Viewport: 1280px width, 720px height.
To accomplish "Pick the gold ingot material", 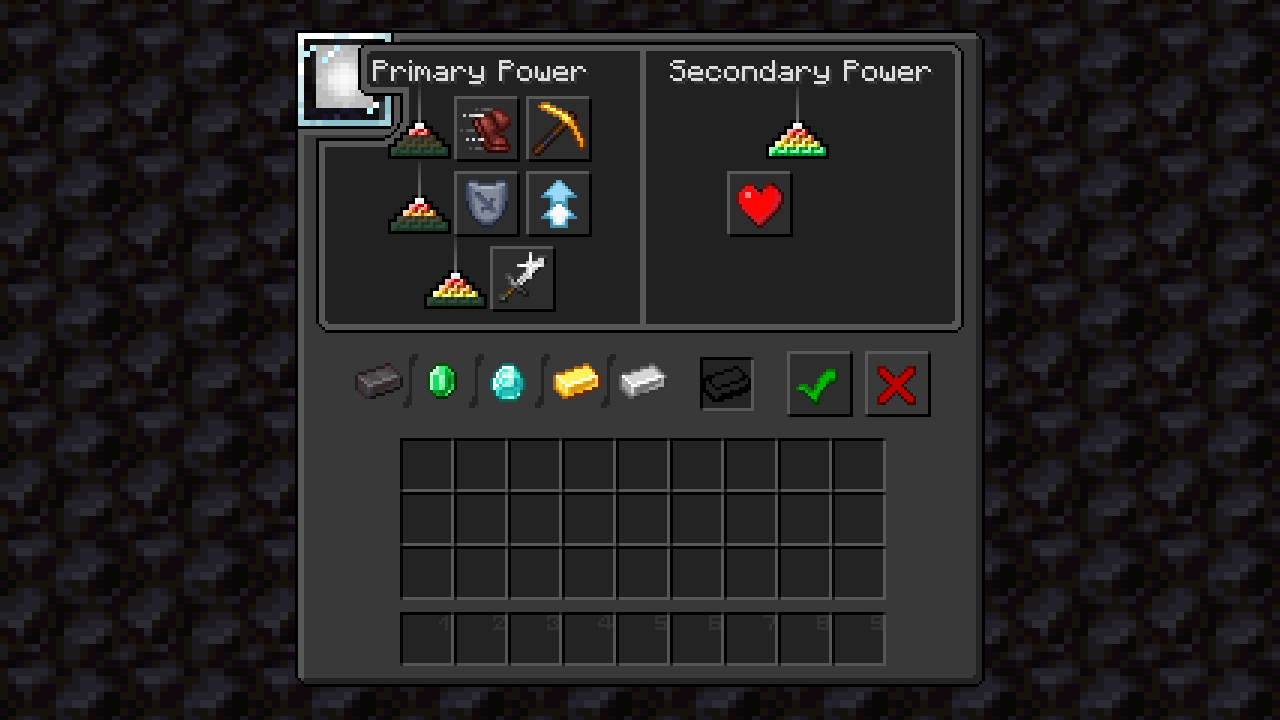I will (x=578, y=383).
